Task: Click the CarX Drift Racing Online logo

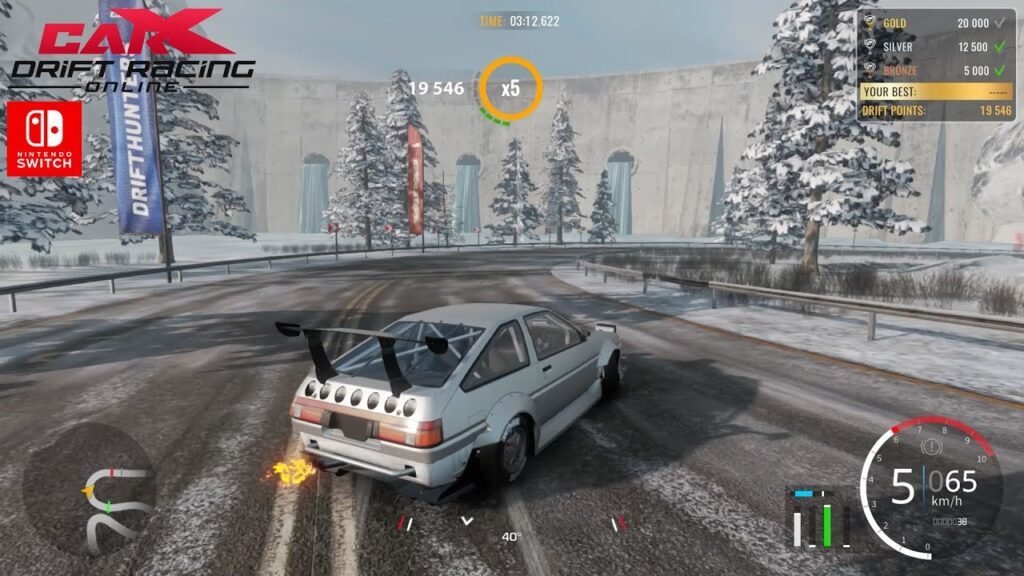Action: point(132,50)
